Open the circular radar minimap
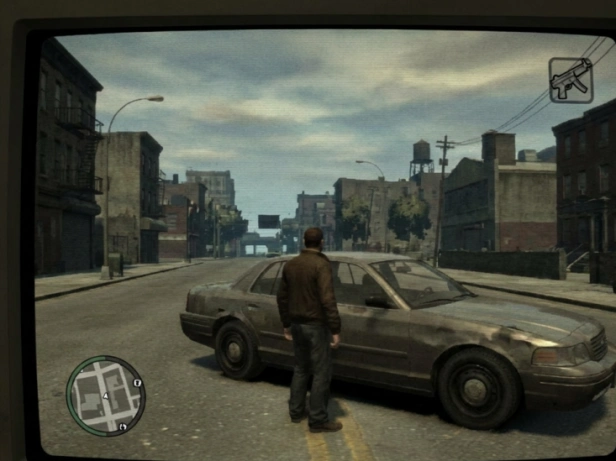The width and height of the screenshot is (616, 461). [x=105, y=395]
